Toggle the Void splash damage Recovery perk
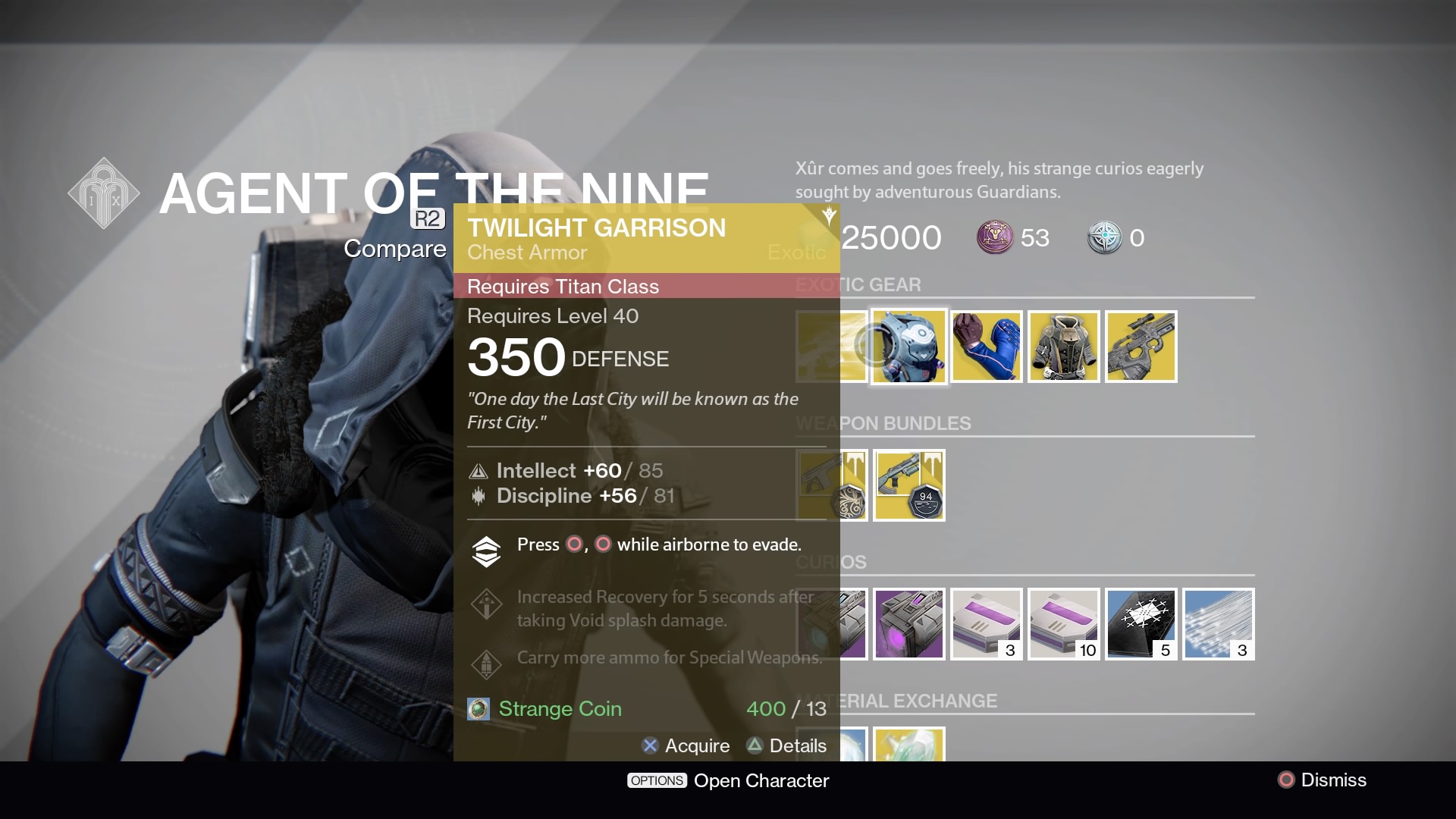 point(485,604)
